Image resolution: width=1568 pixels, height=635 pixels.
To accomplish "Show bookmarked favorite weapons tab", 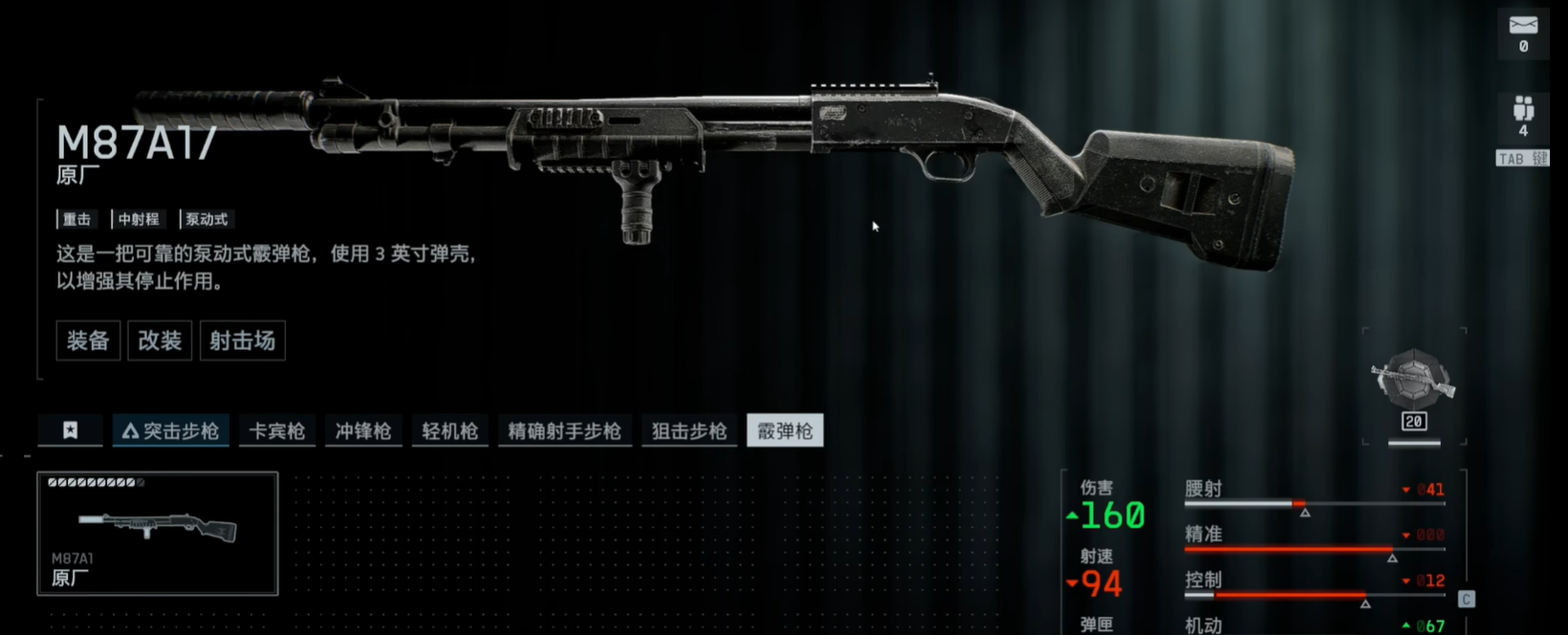I will click(71, 430).
